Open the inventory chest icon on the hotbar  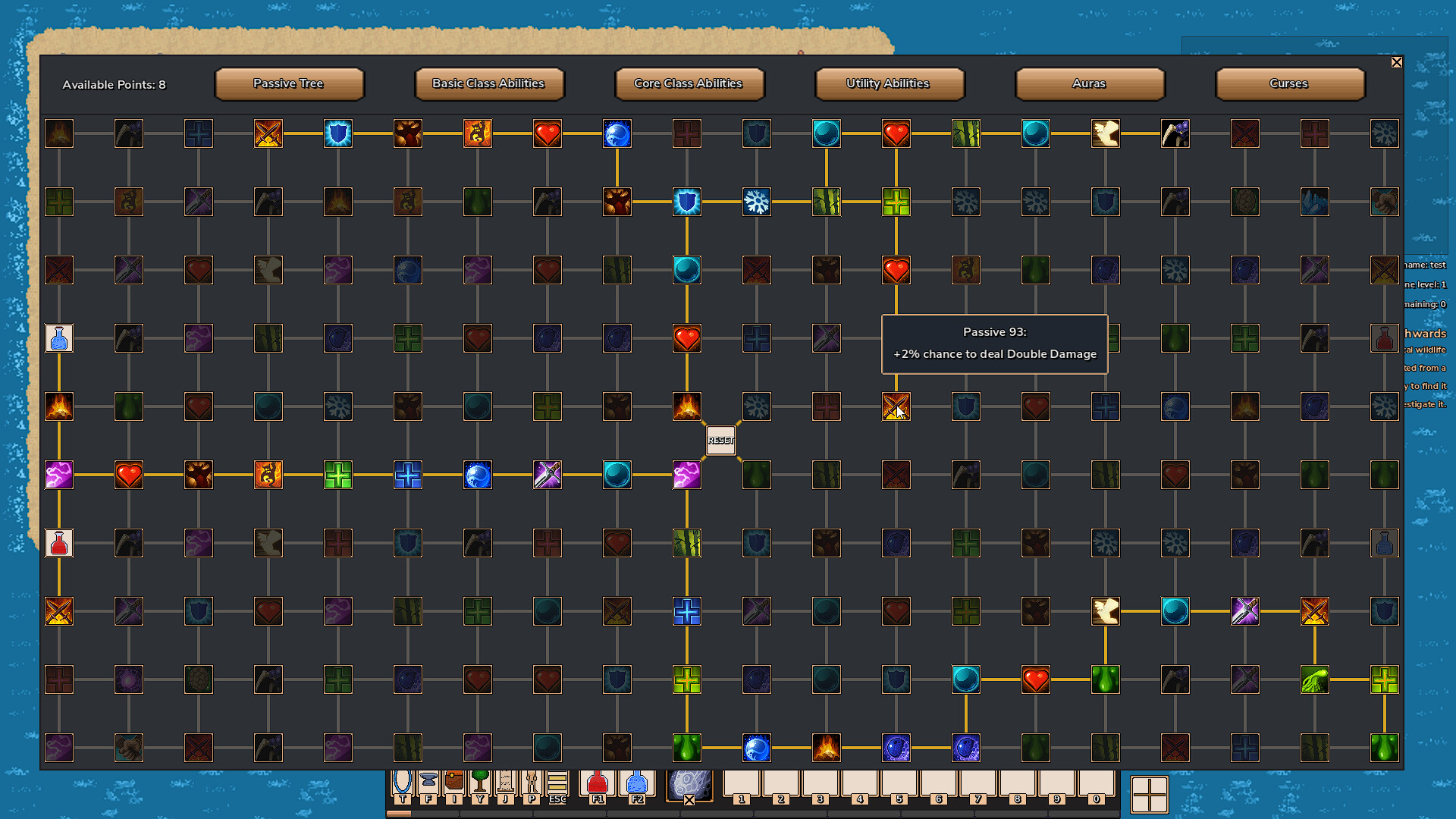(x=456, y=781)
